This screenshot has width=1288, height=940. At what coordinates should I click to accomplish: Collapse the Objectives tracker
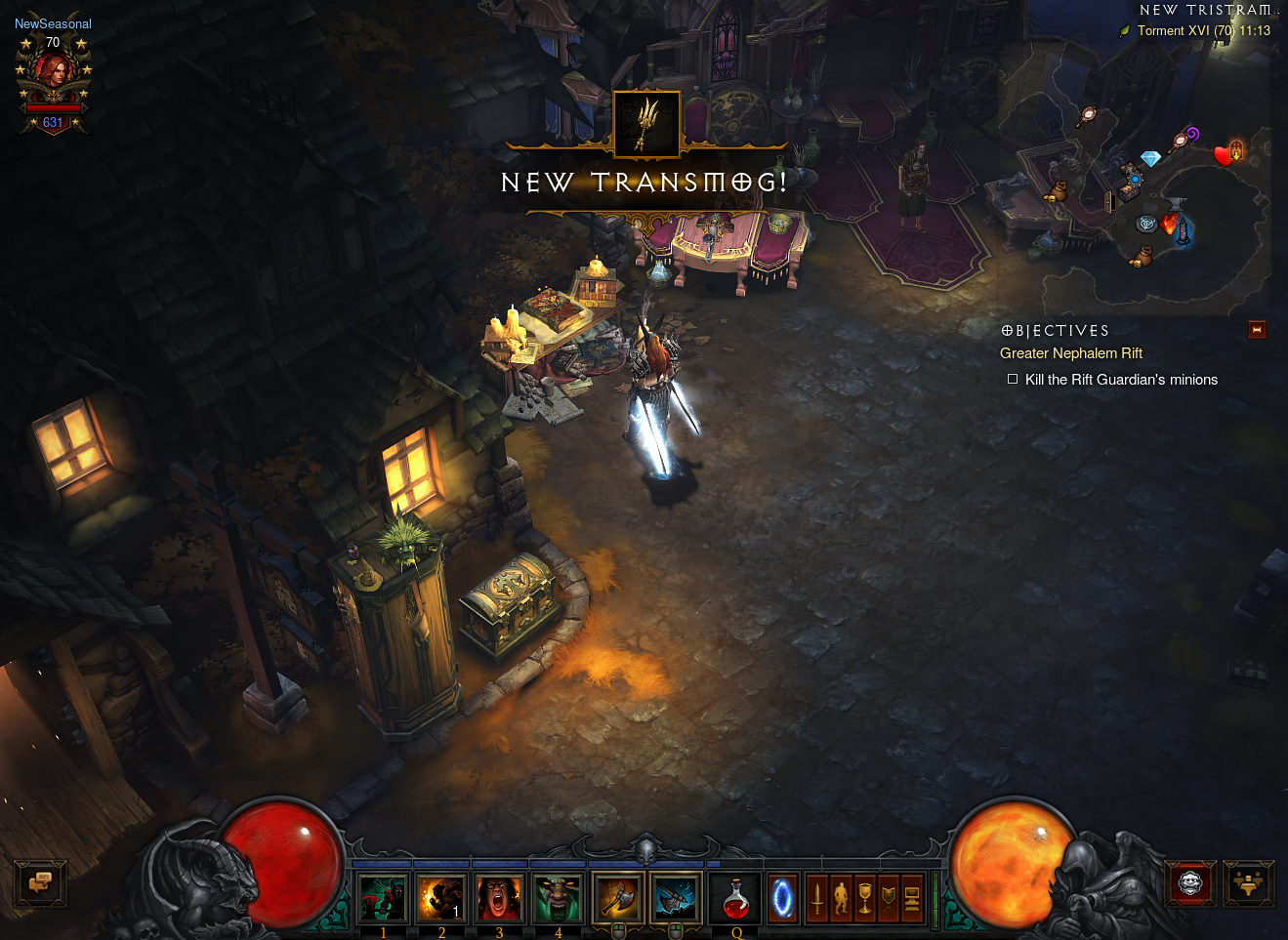[1257, 330]
